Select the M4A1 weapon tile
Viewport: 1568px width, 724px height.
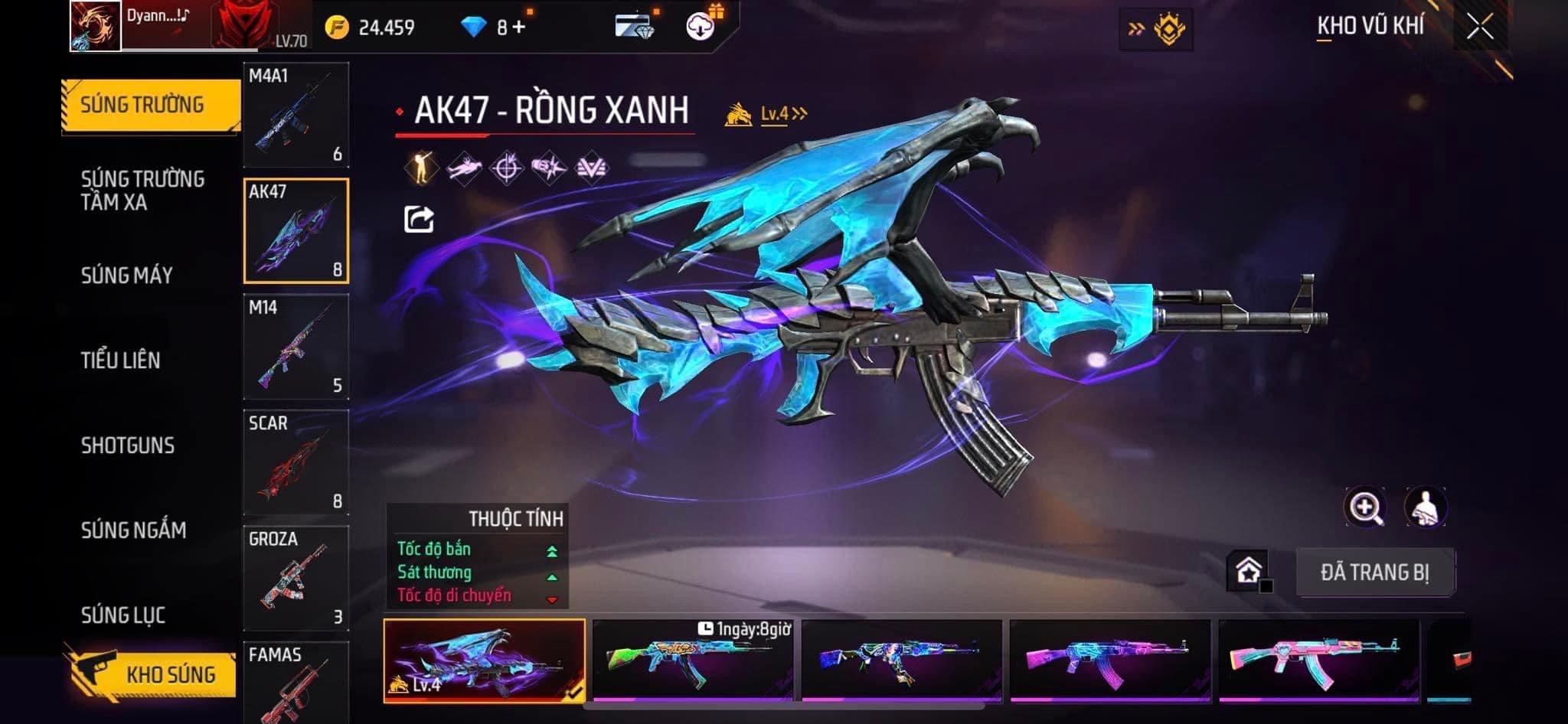coord(296,115)
